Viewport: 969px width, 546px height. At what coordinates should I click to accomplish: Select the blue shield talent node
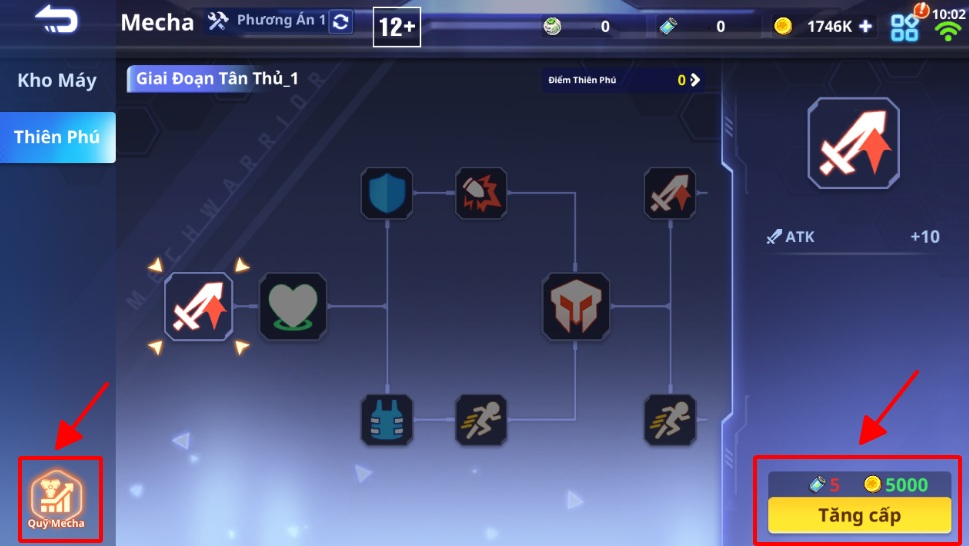click(x=386, y=193)
